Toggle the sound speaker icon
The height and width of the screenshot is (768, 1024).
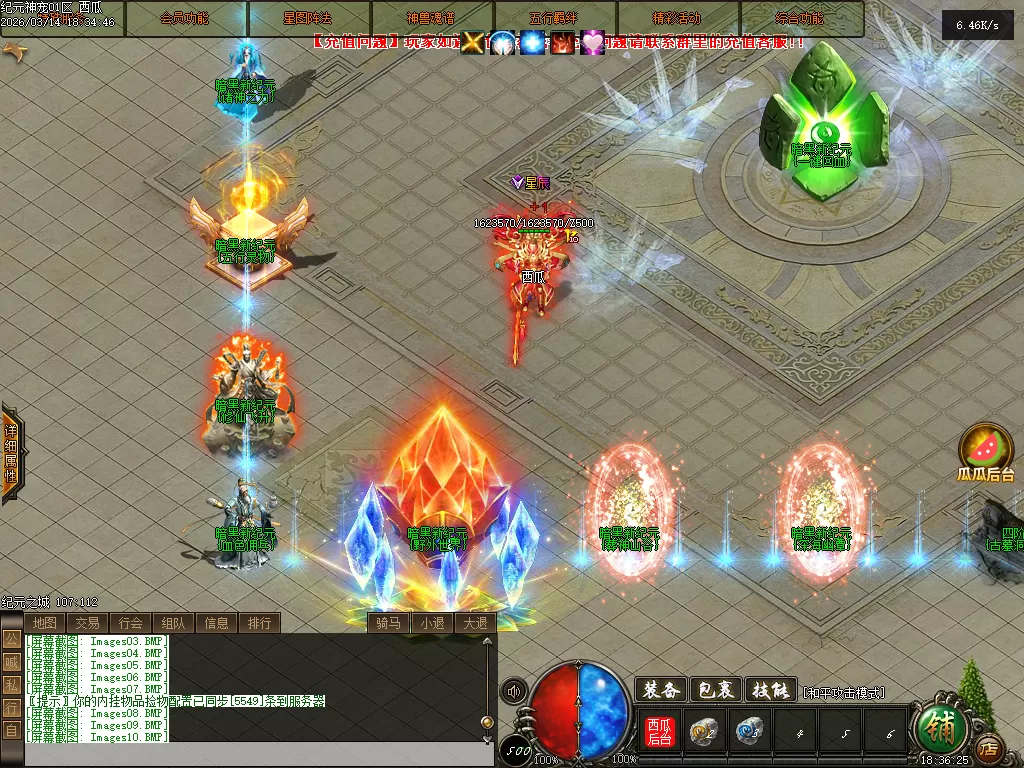pyautogui.click(x=514, y=691)
